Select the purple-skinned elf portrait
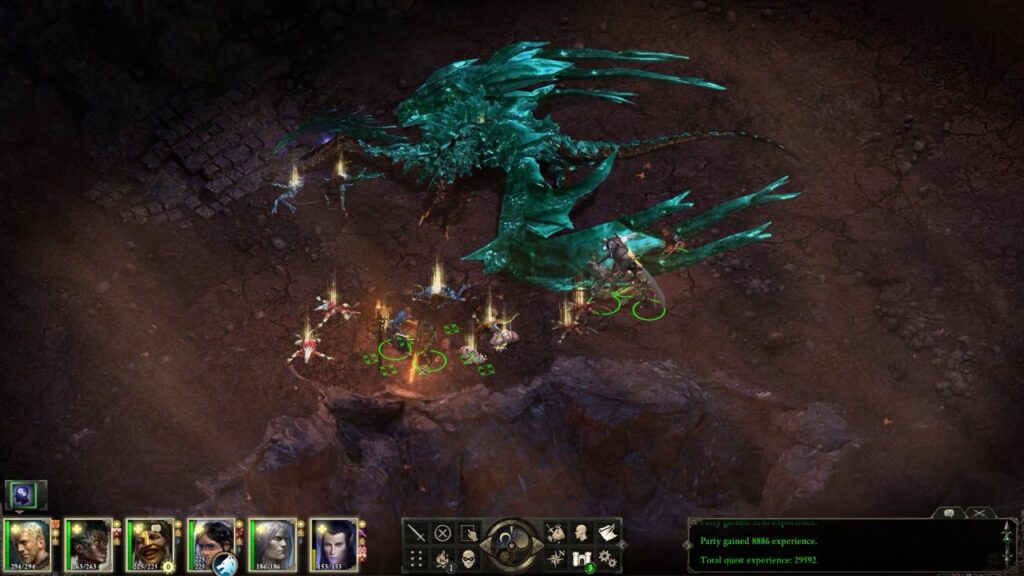 click(334, 543)
